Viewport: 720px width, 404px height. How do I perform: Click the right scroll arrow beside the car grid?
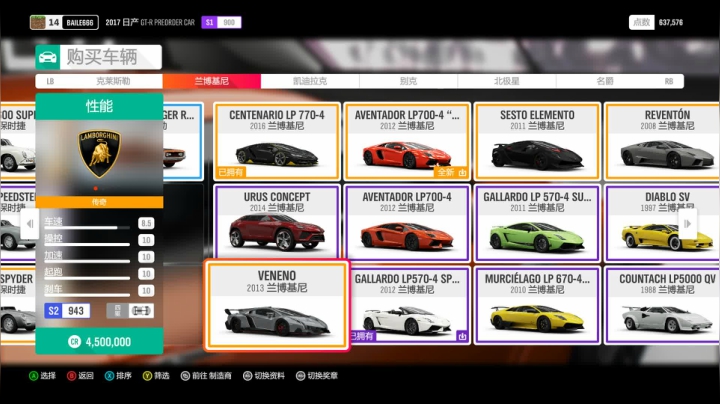[688, 224]
